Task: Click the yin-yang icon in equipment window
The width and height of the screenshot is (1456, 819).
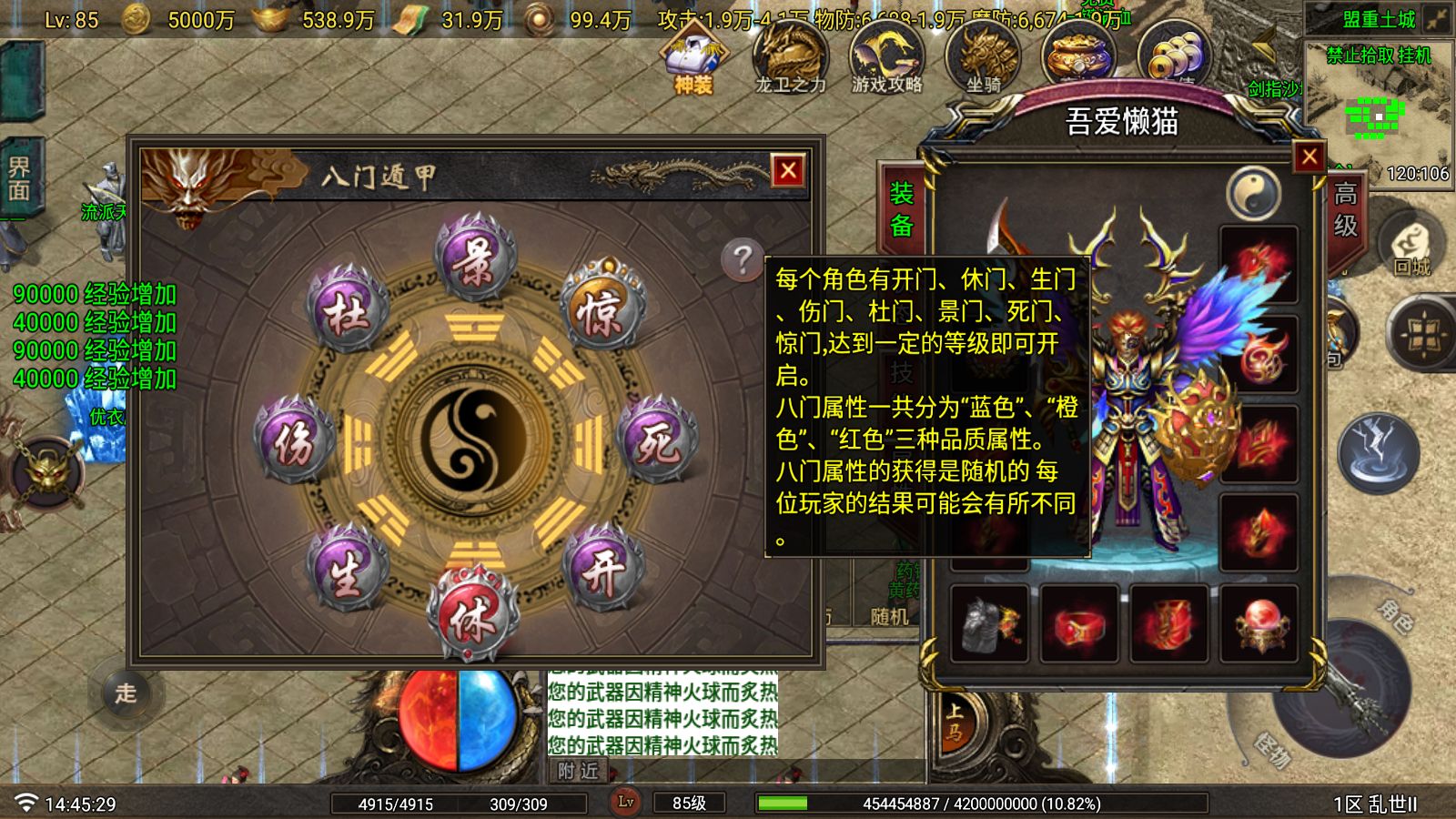Action: 1254,193
